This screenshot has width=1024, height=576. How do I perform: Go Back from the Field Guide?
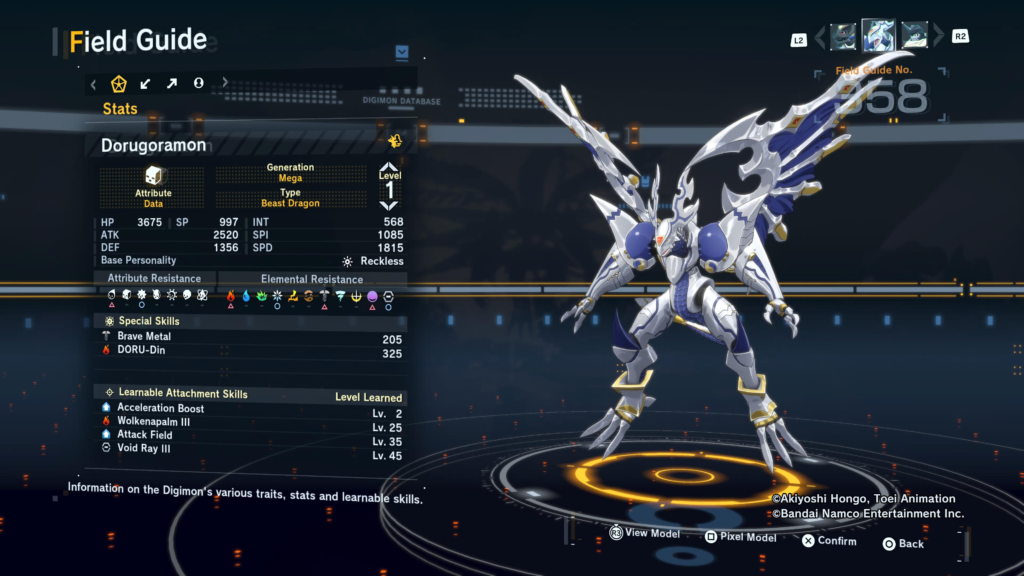coord(902,543)
